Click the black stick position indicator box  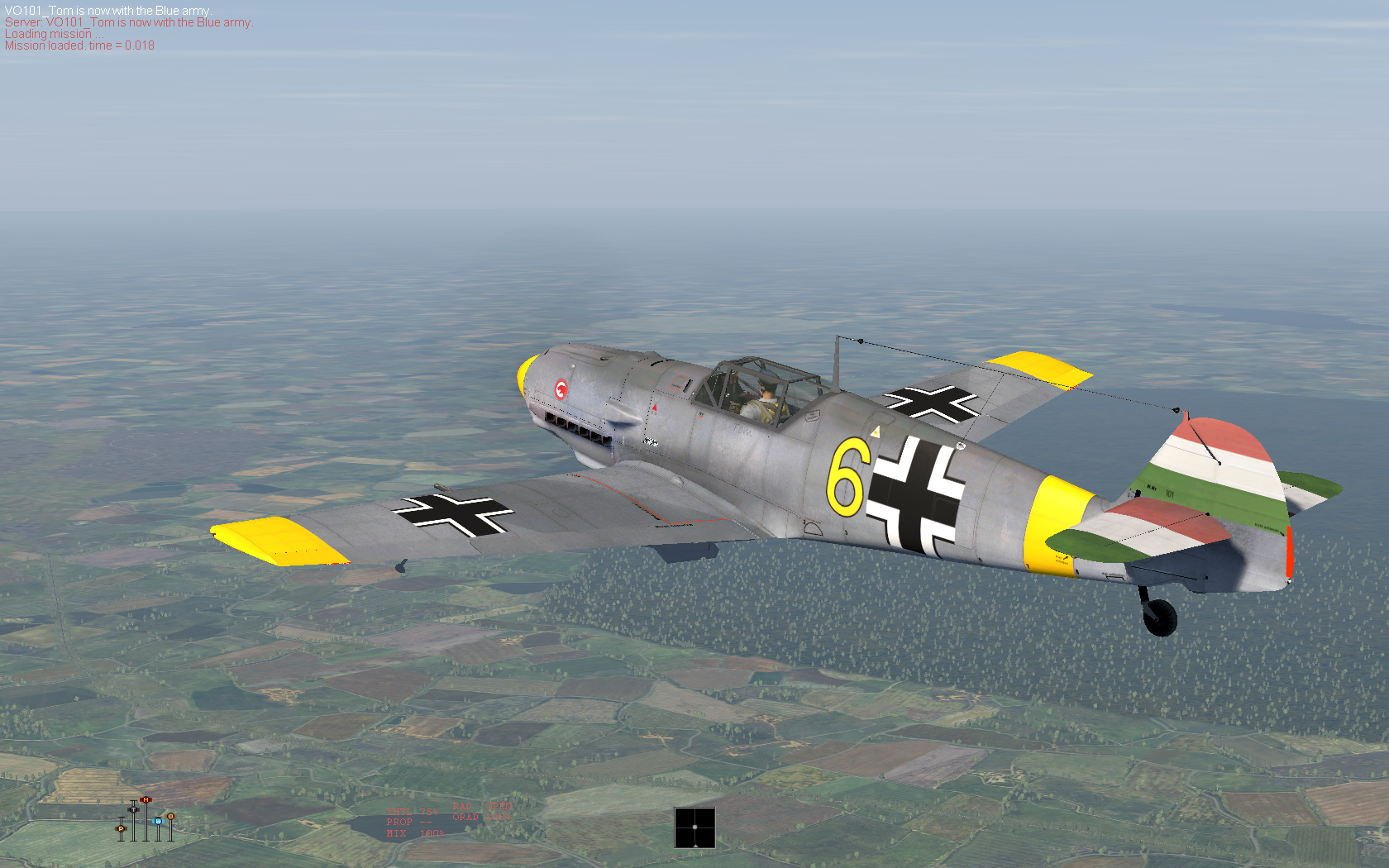(x=694, y=827)
